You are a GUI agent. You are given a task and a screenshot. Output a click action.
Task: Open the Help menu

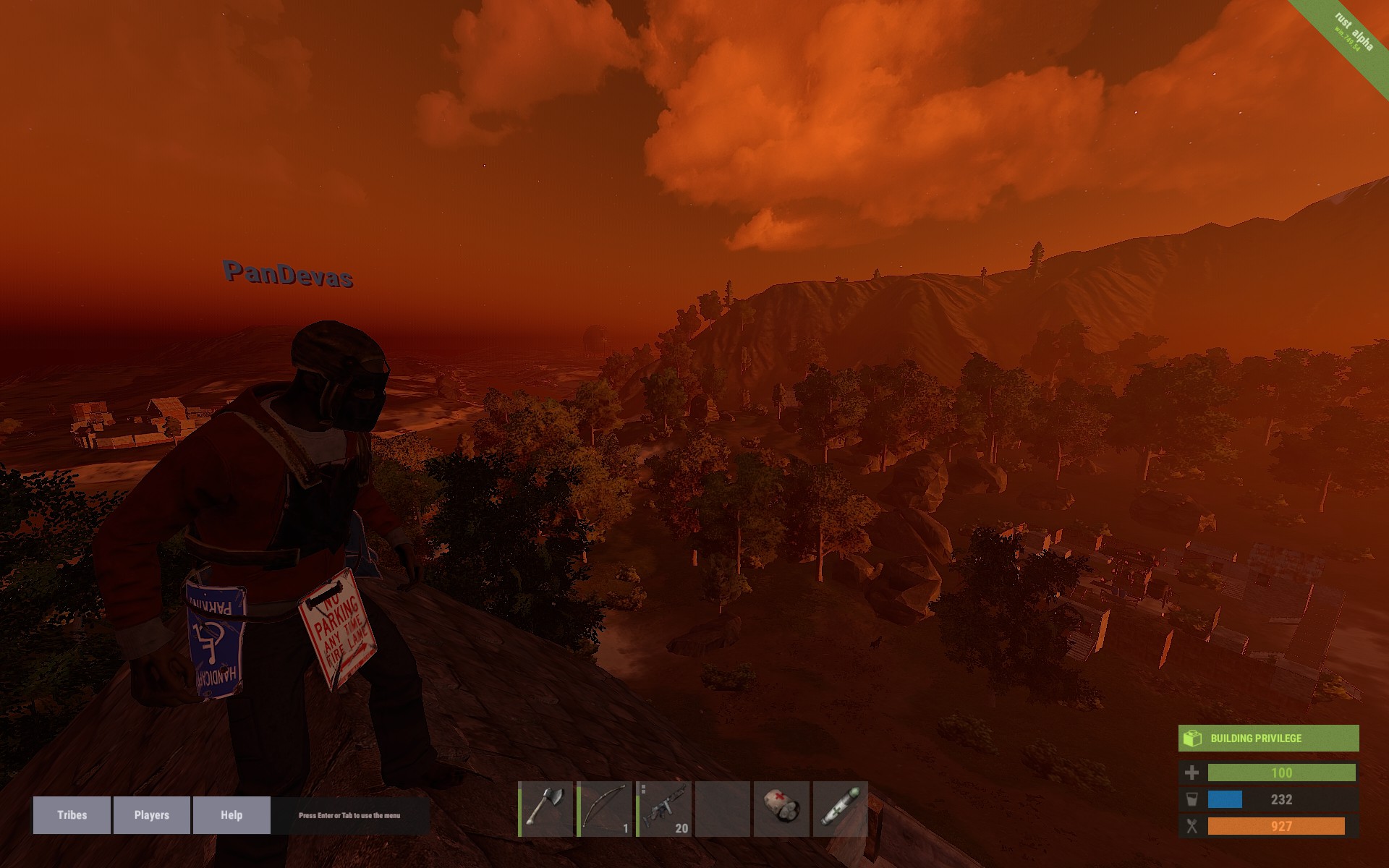[231, 815]
